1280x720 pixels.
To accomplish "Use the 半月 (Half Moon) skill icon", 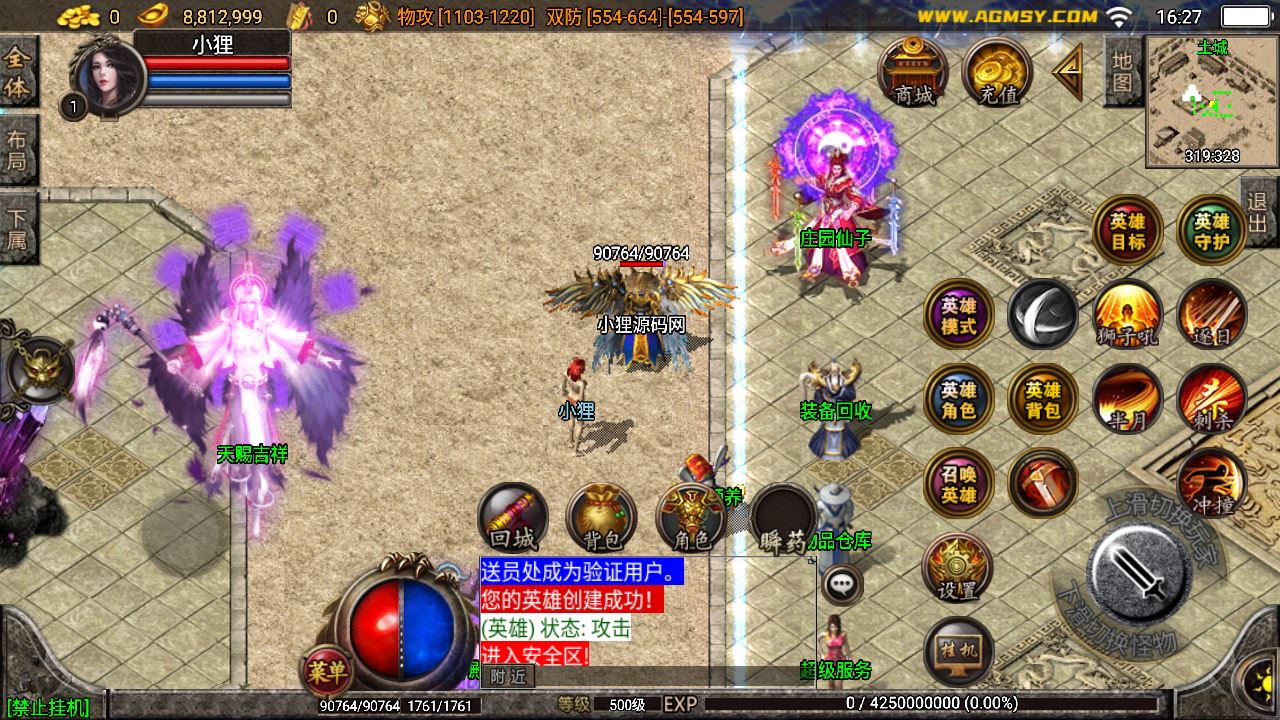I will (1126, 398).
